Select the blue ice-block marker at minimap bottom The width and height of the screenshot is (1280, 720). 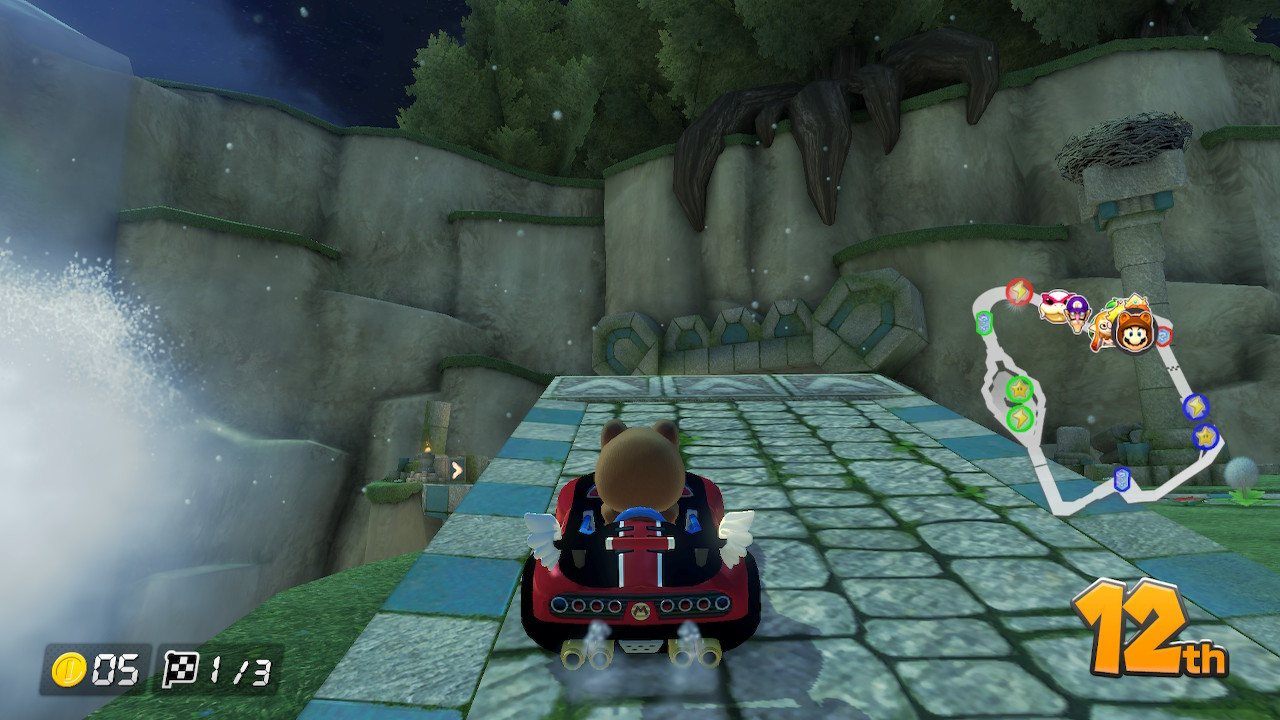click(1121, 479)
